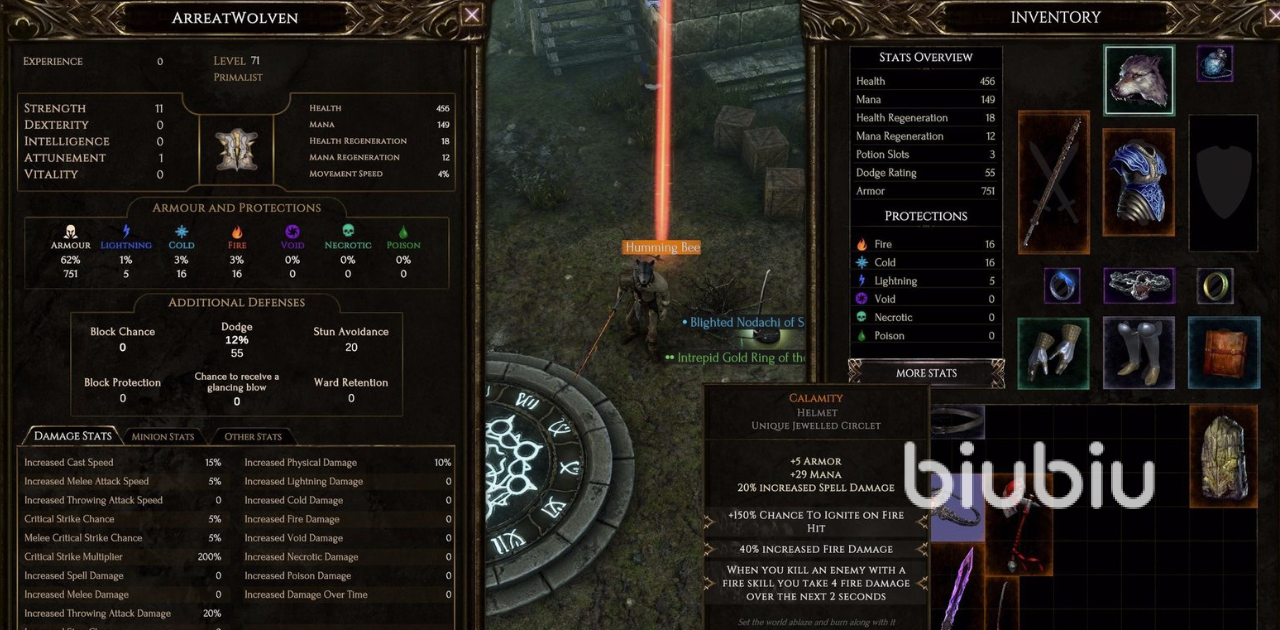The image size is (1280, 630).
Task: Close the ArreatWolven character sheet
Action: [472, 15]
